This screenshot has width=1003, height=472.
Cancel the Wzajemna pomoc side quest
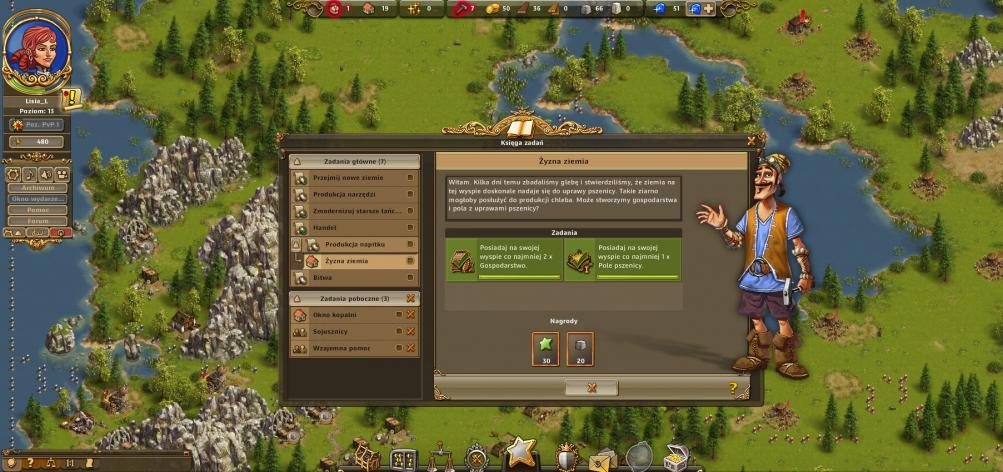(x=410, y=347)
